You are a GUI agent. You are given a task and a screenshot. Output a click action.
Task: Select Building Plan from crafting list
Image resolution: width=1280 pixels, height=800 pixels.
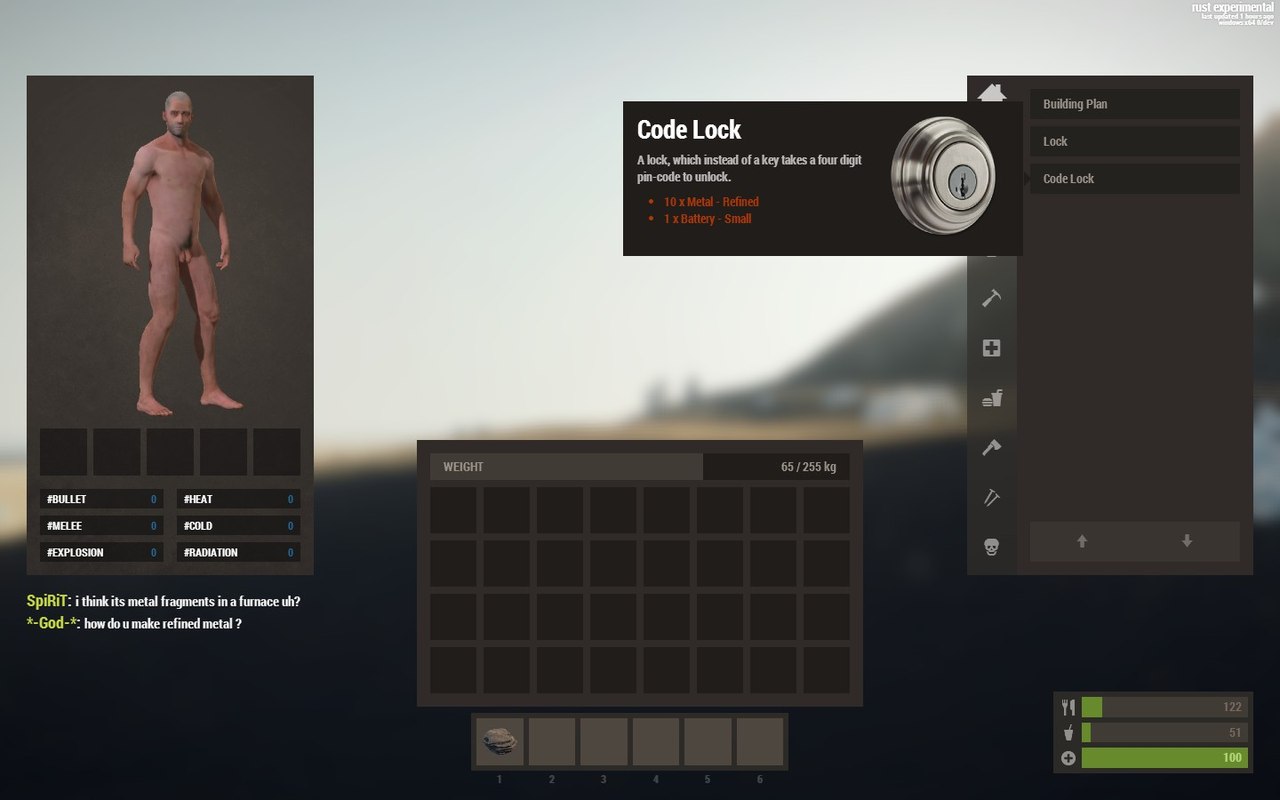[x=1134, y=104]
